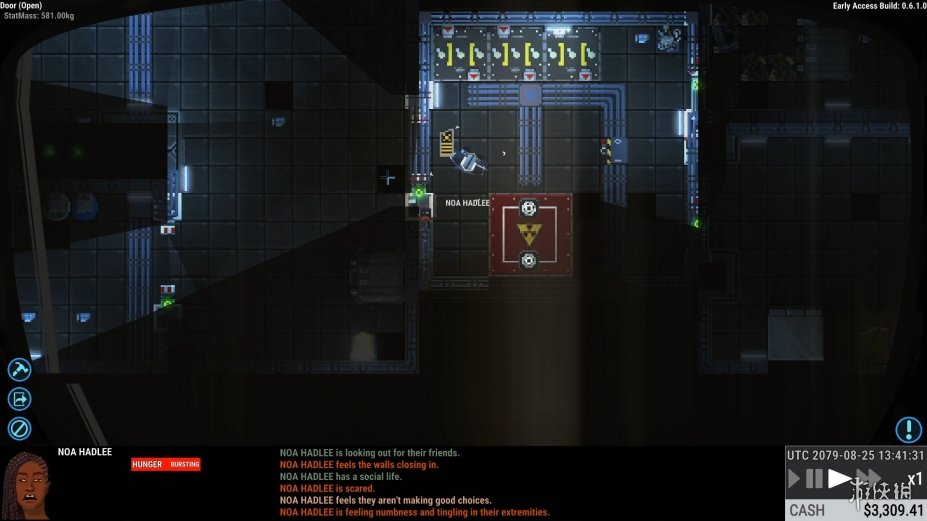Open the hammer build tool
The image size is (927, 521).
tap(19, 370)
